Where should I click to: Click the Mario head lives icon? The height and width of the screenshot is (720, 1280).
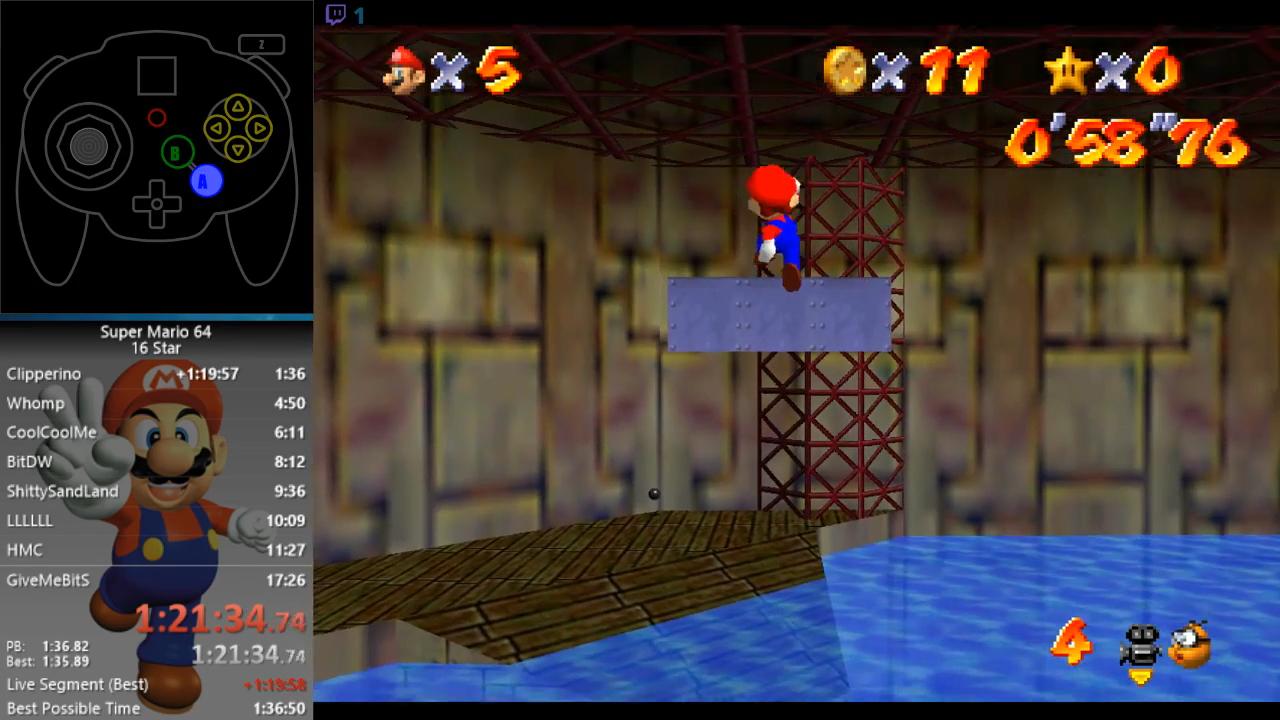click(405, 70)
